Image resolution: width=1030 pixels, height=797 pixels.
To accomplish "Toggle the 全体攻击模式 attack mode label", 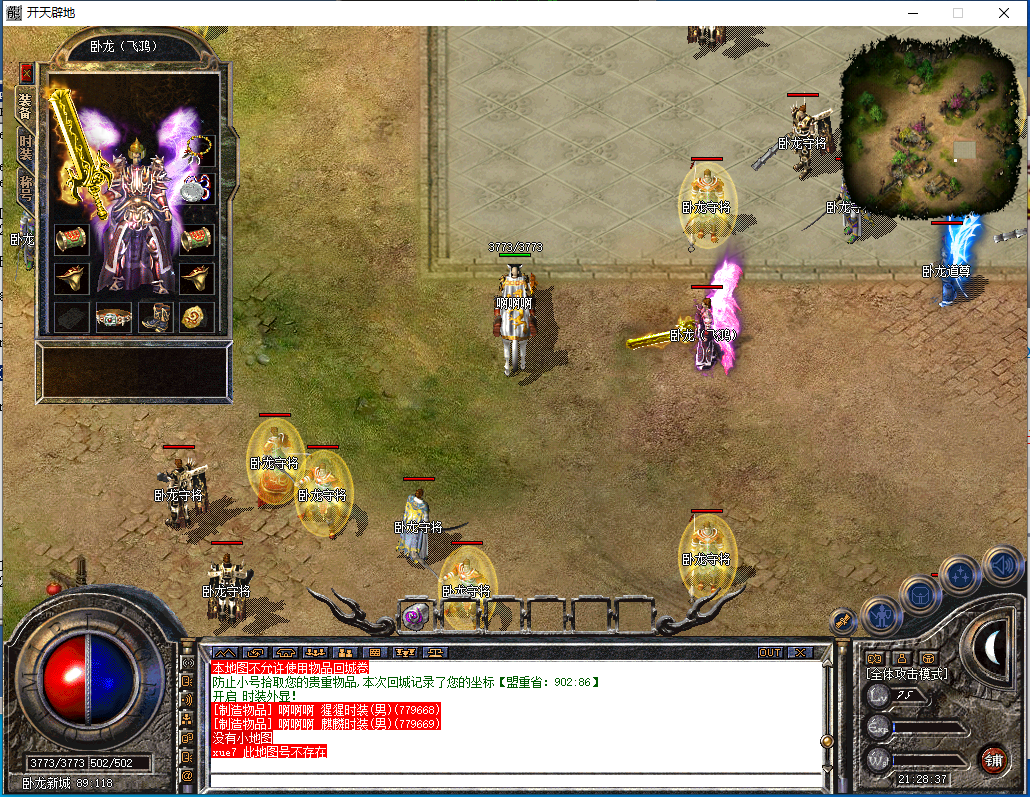I will click(x=906, y=674).
